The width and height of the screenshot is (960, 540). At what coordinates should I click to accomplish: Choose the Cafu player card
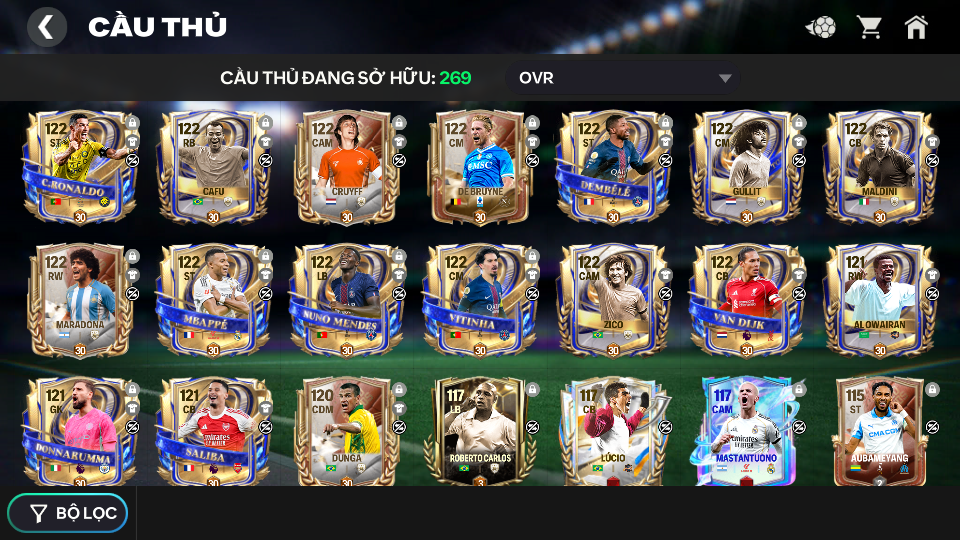[x=212, y=167]
